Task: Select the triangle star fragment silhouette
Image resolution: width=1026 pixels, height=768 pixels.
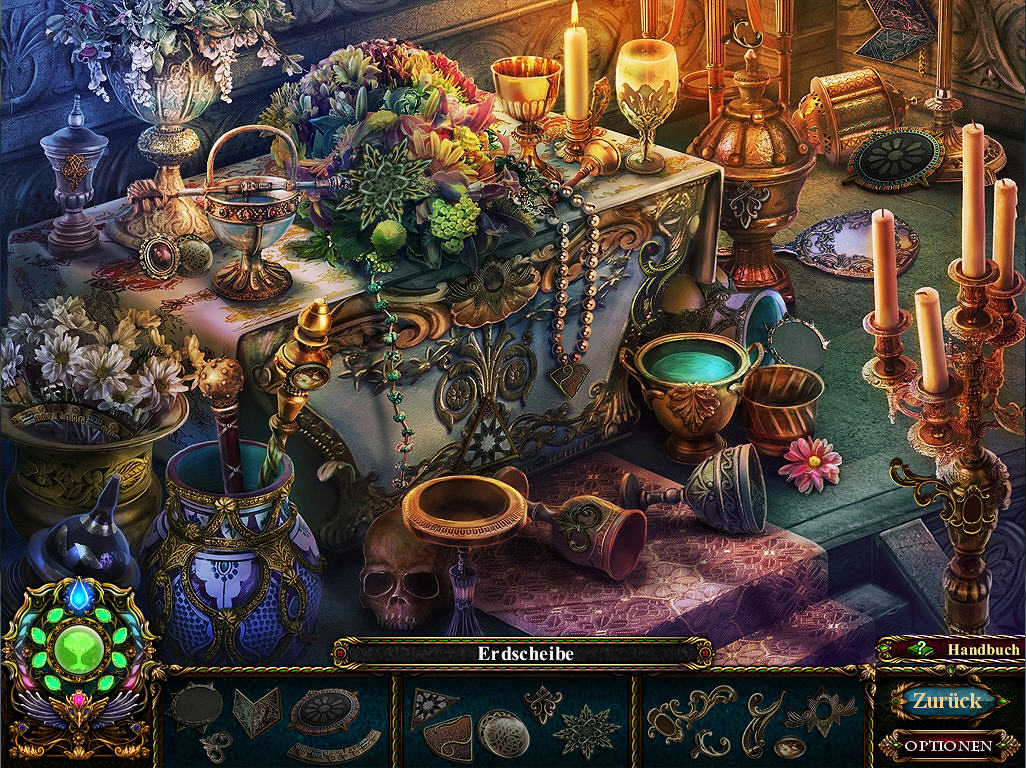Action: 433,705
